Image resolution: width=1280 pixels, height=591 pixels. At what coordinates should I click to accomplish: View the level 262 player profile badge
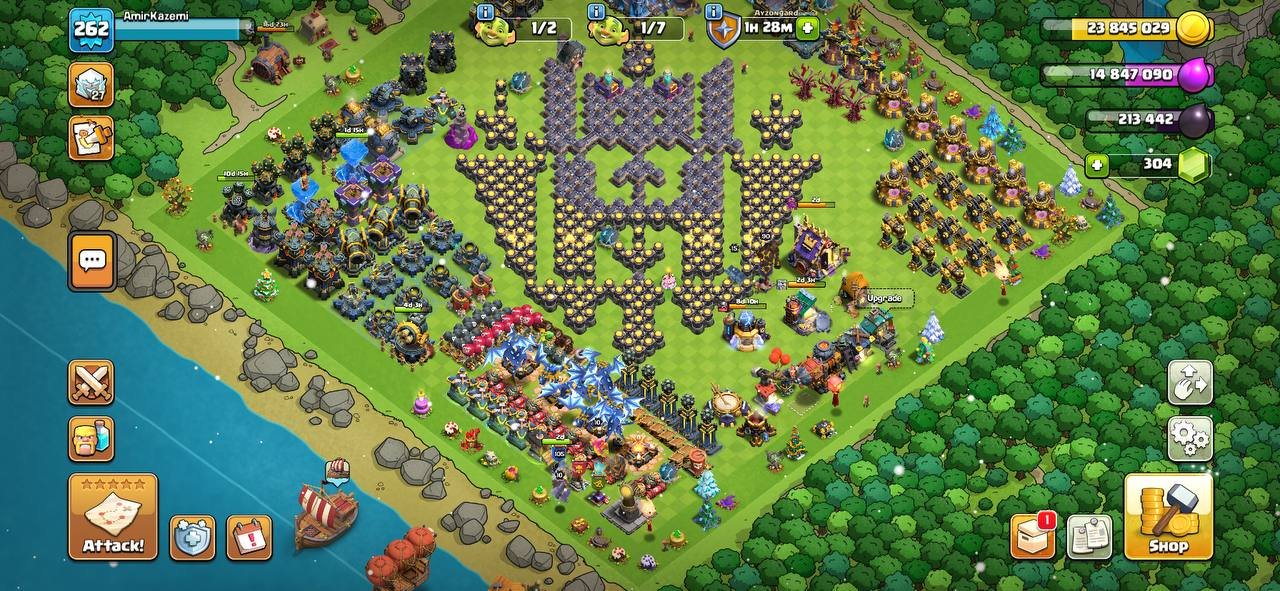pos(91,30)
